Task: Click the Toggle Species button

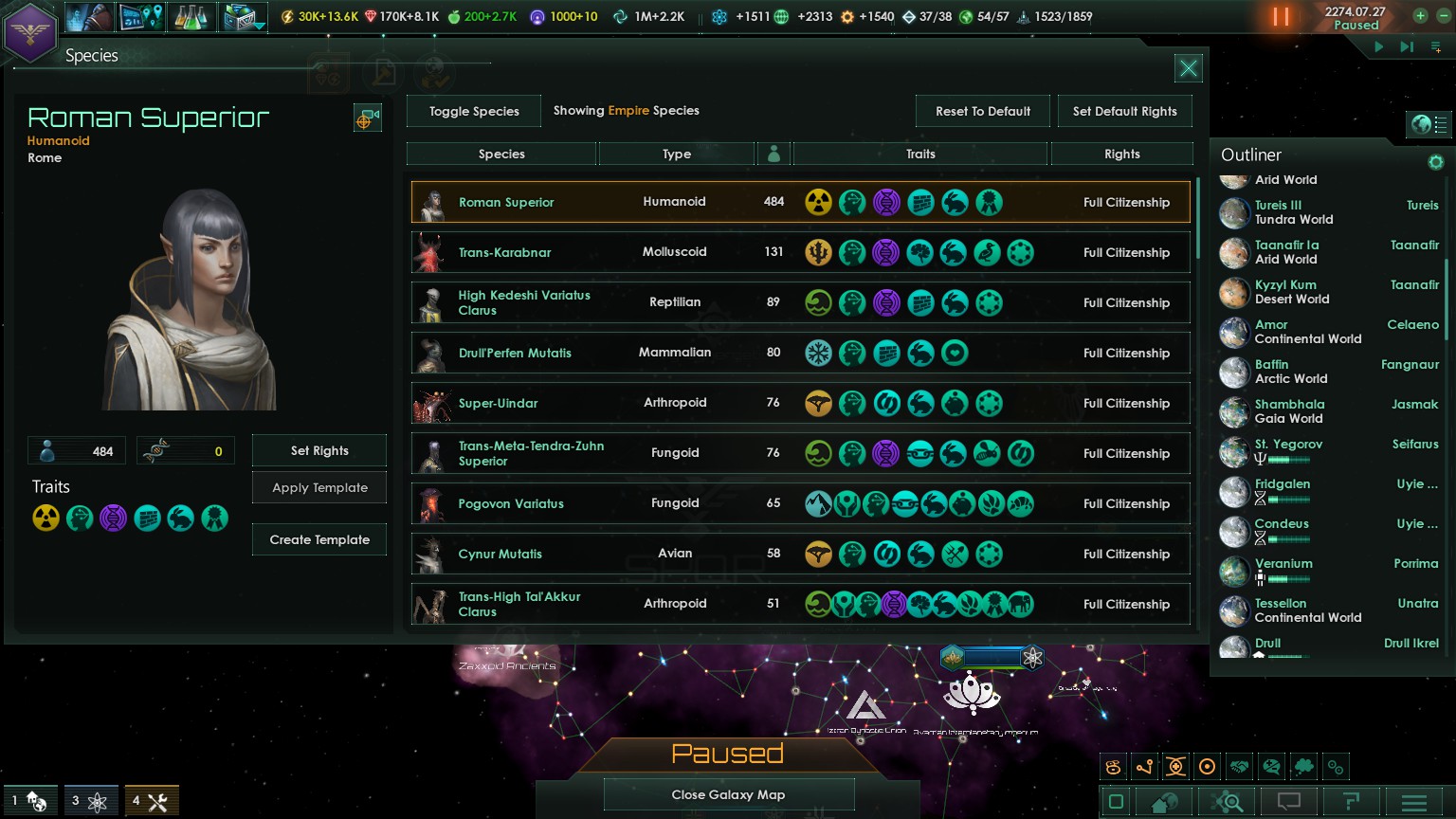Action: point(474,111)
